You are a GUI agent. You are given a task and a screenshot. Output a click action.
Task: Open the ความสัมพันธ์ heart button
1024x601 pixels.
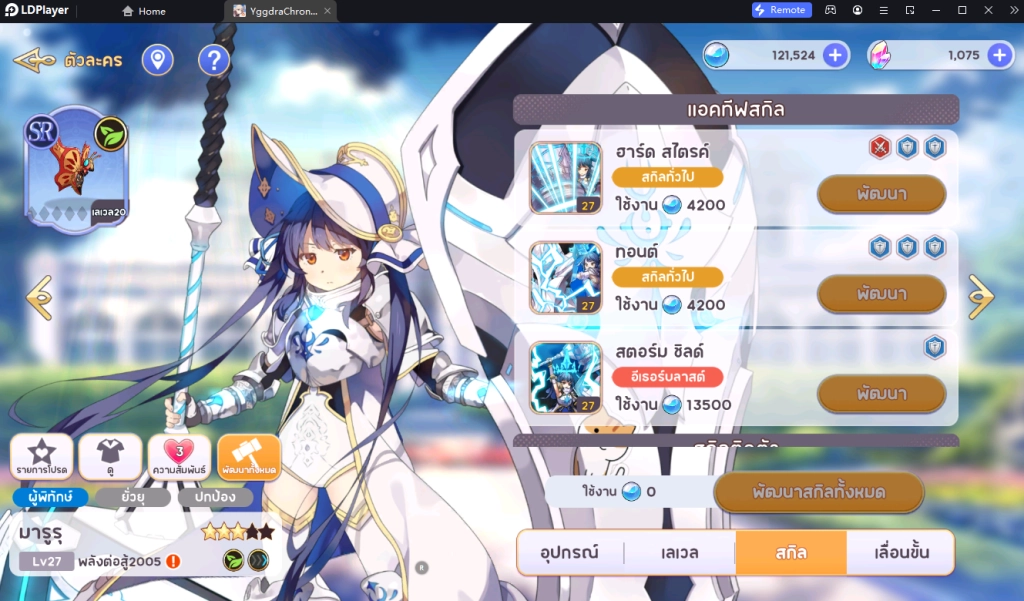point(179,457)
